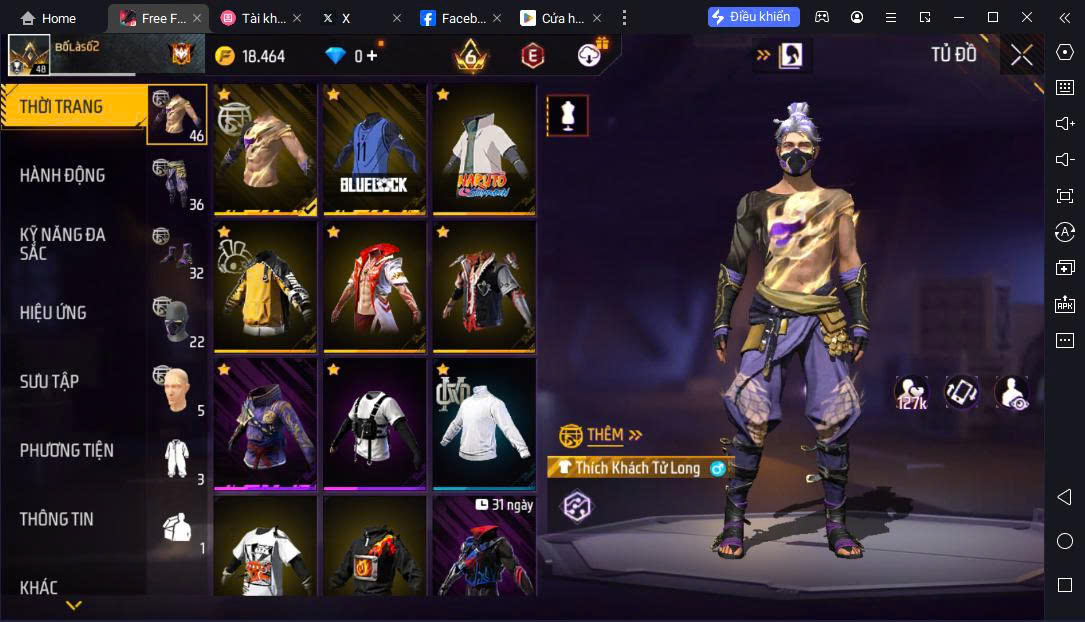Open the 127k likes heart icon
The image size is (1085, 622).
point(910,392)
